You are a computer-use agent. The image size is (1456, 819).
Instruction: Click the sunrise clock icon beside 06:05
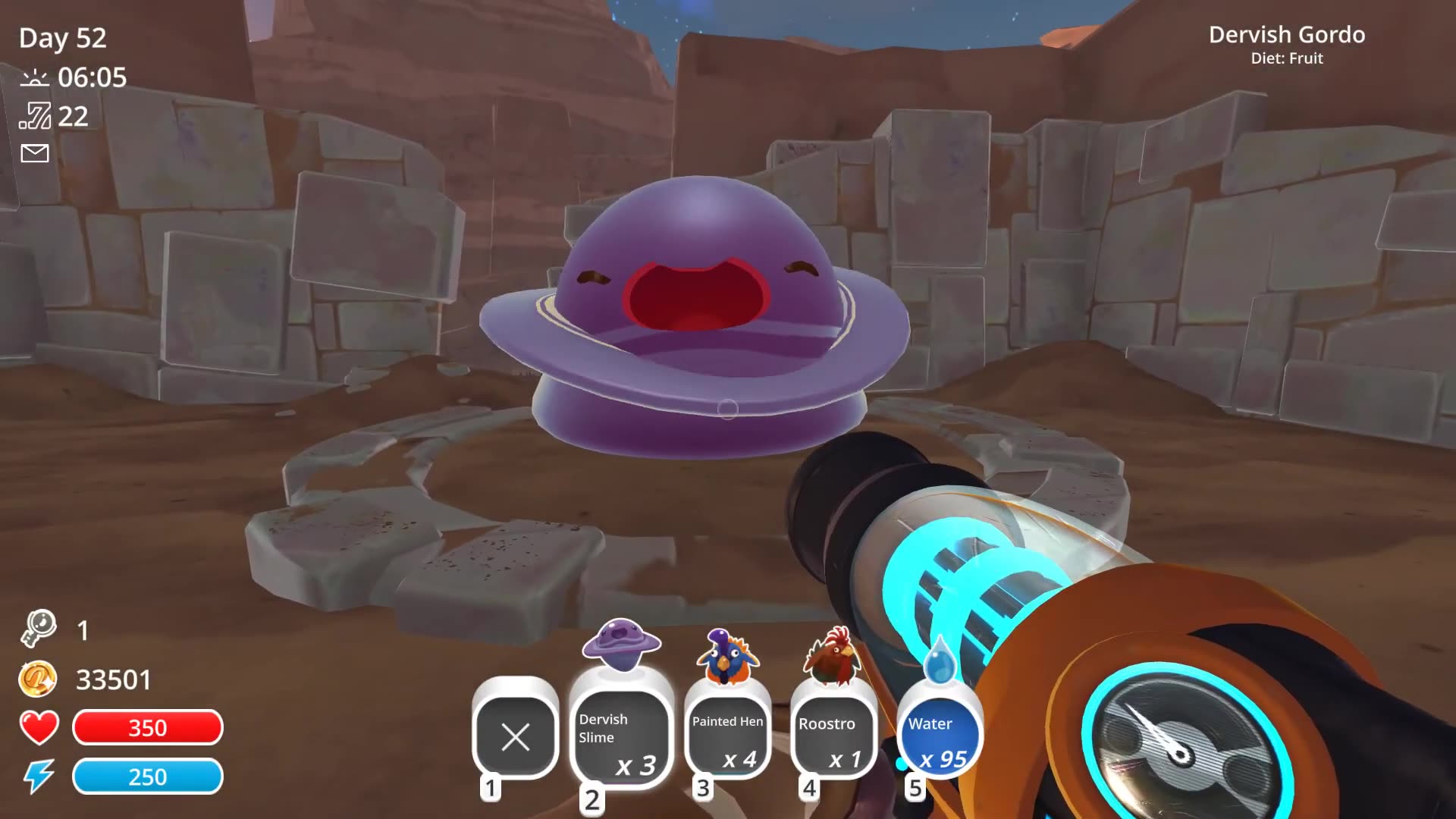pyautogui.click(x=33, y=78)
